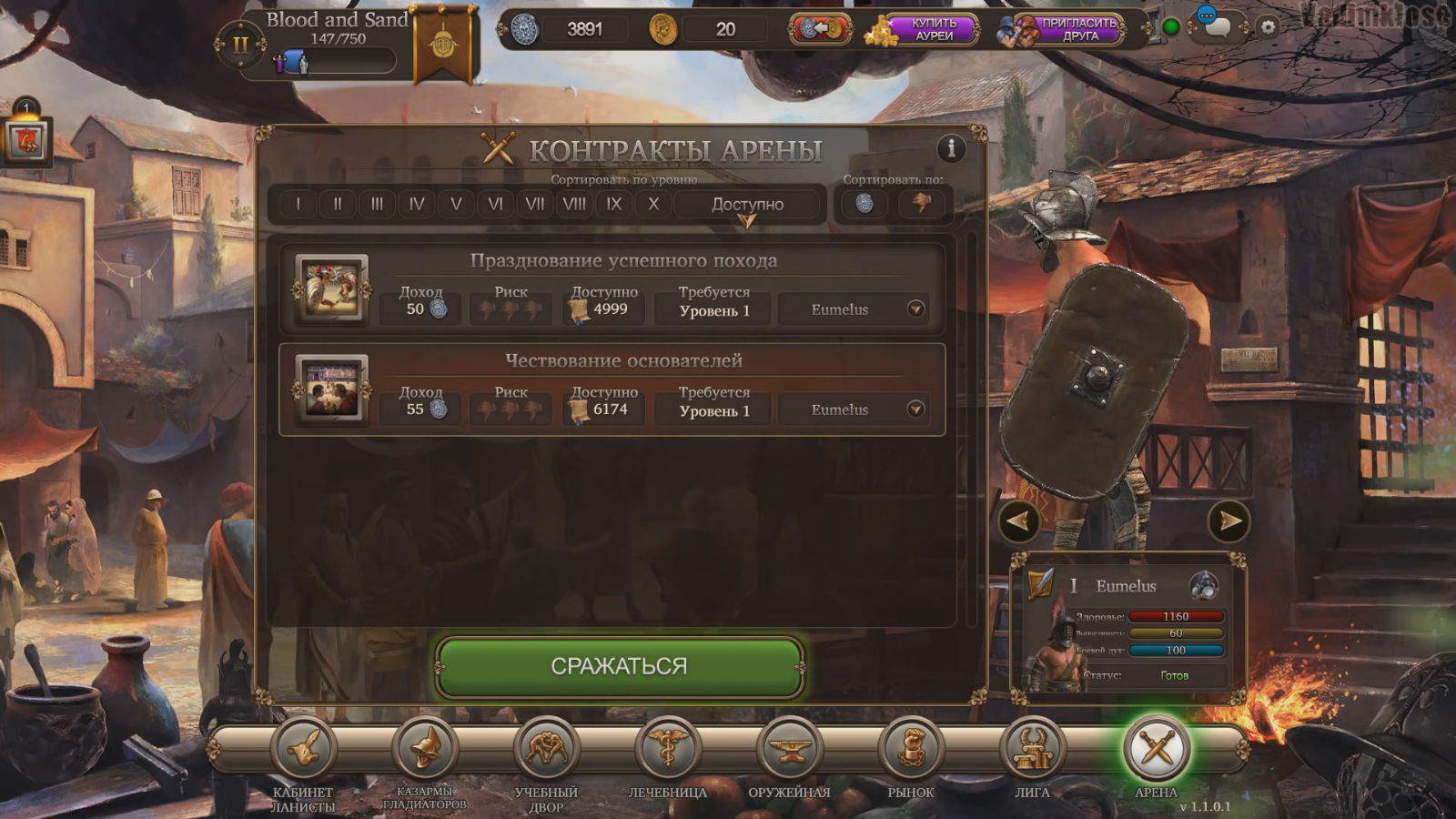Open the gladiator dropdown for Чествование основателей

pos(915,409)
